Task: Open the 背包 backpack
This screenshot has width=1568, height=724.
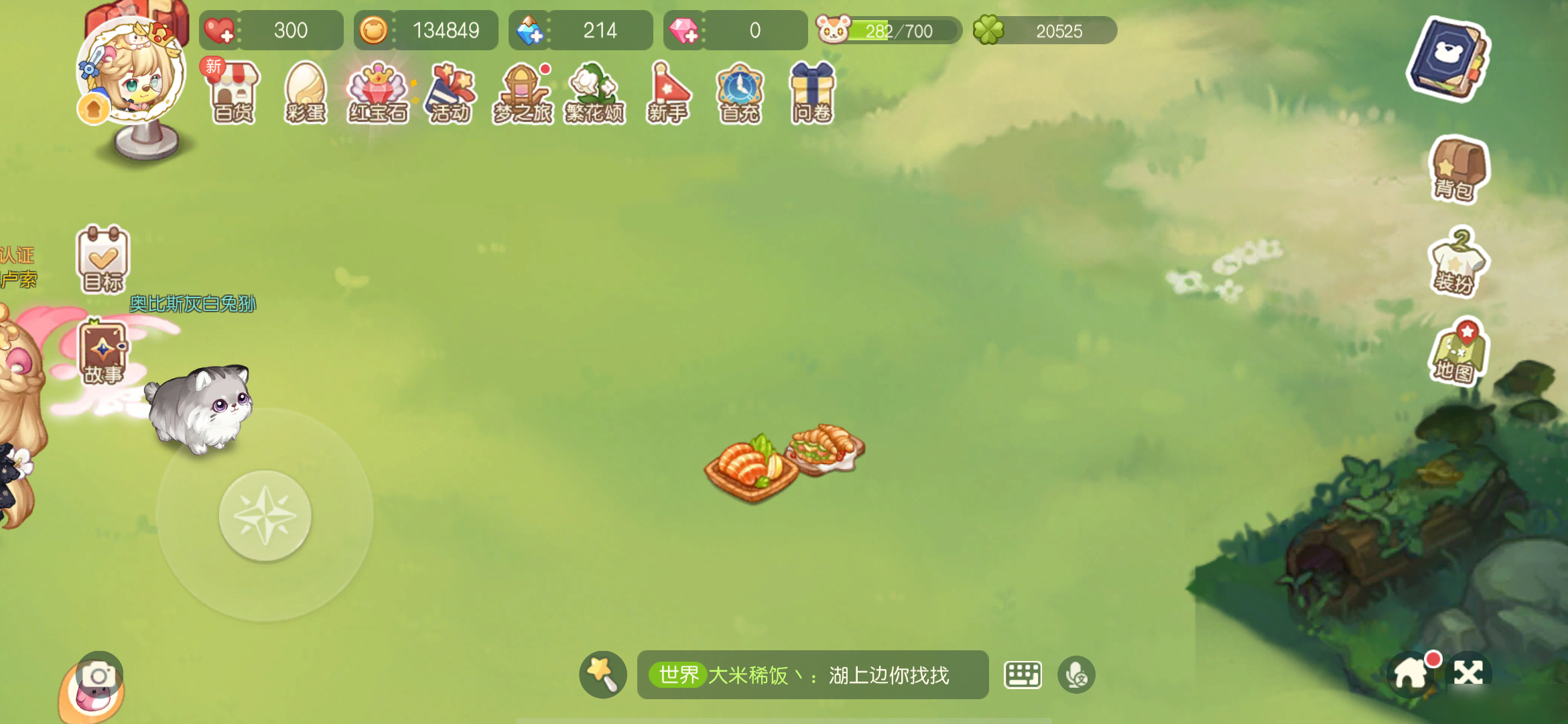Action: coord(1458,170)
